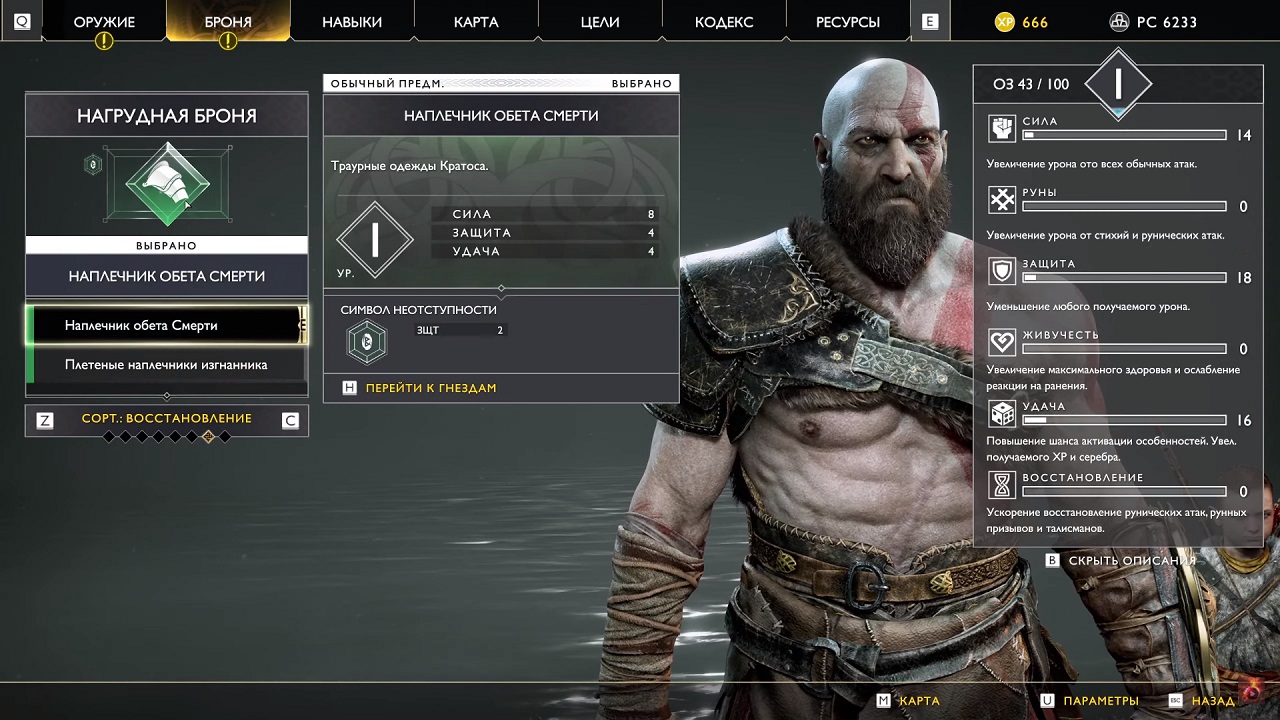Screen dimensions: 1280x720
Task: Switch to the Оружие tab
Action: (x=104, y=22)
